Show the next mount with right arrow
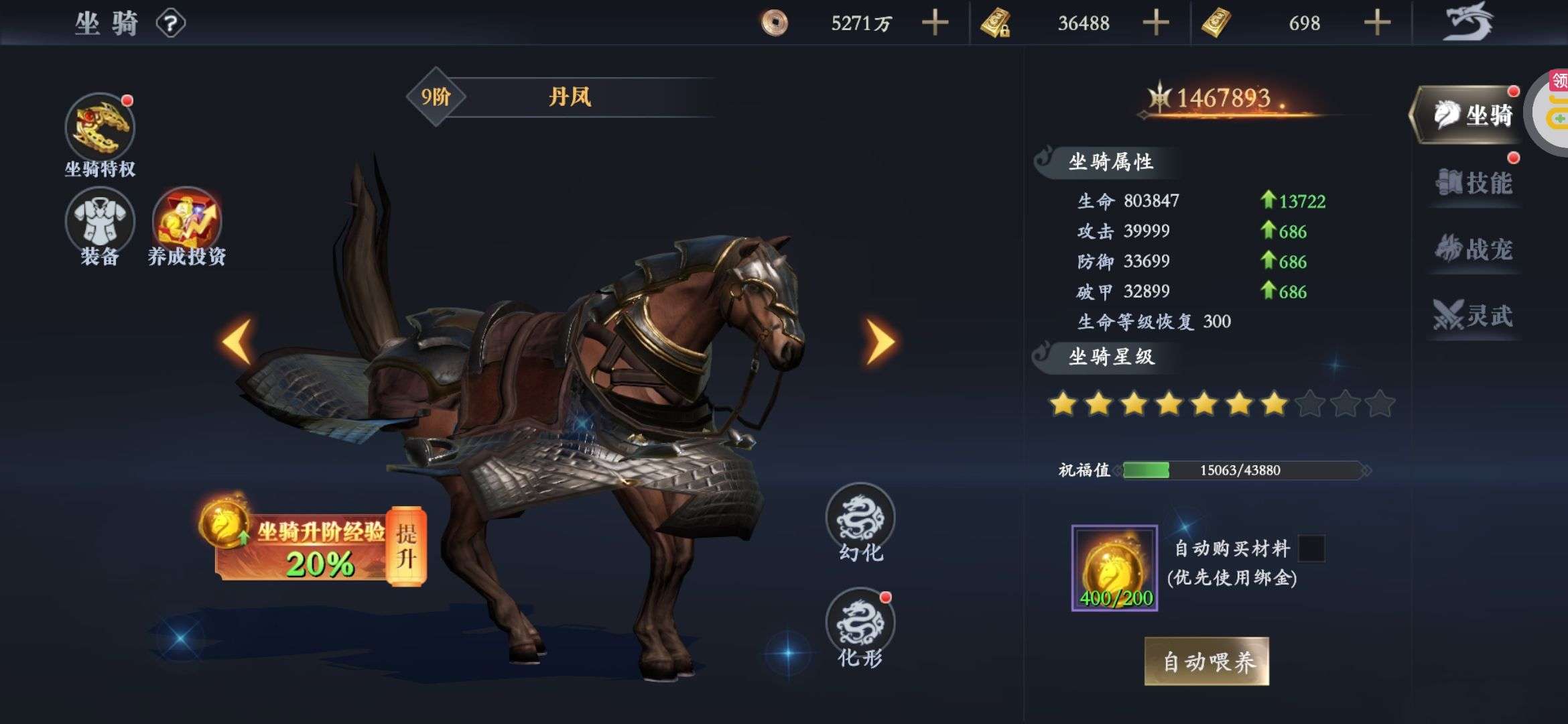The image size is (1568, 724). click(880, 341)
